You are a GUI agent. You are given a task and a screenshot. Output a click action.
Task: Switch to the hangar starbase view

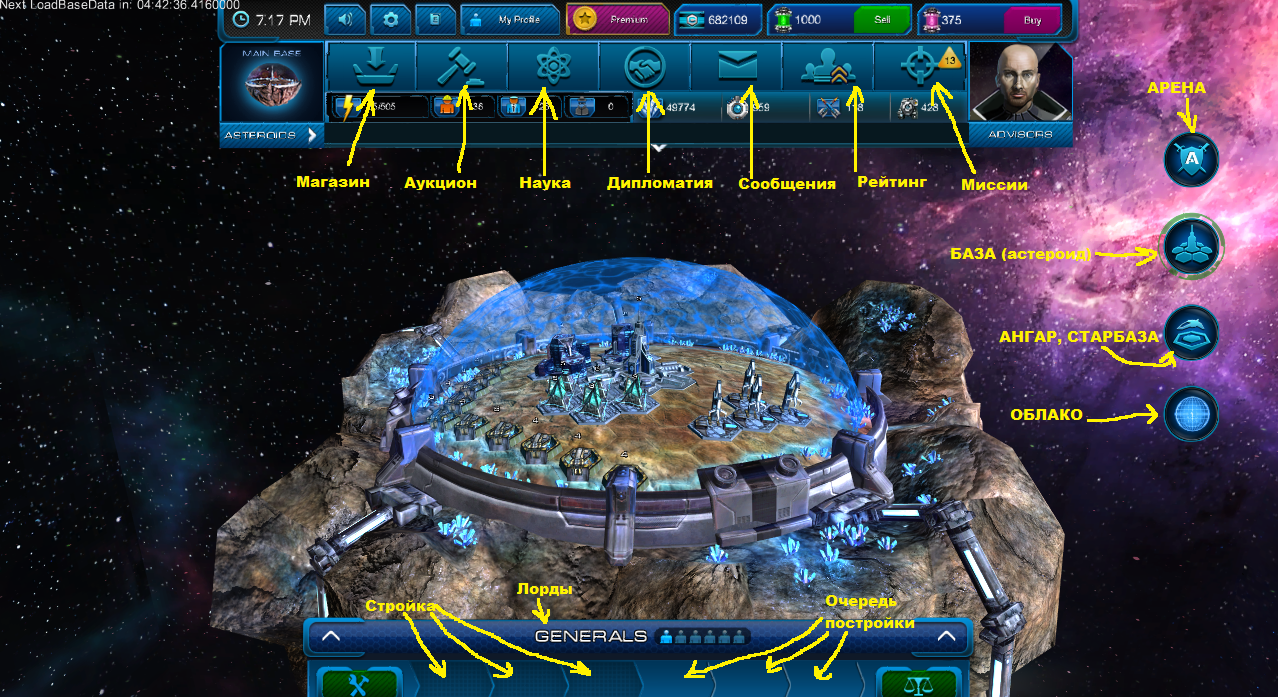click(x=1191, y=333)
